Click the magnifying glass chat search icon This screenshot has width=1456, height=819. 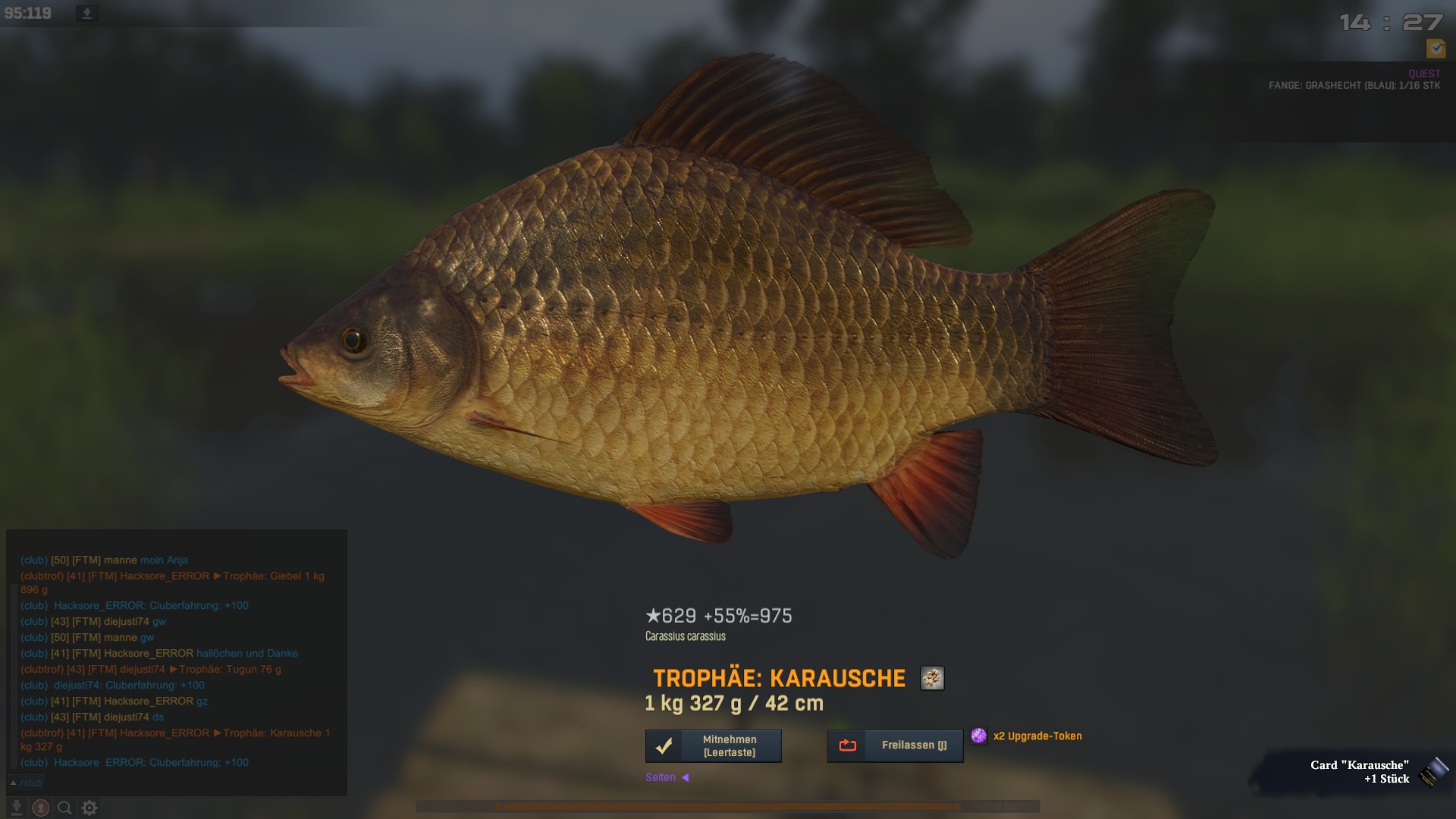pos(65,808)
